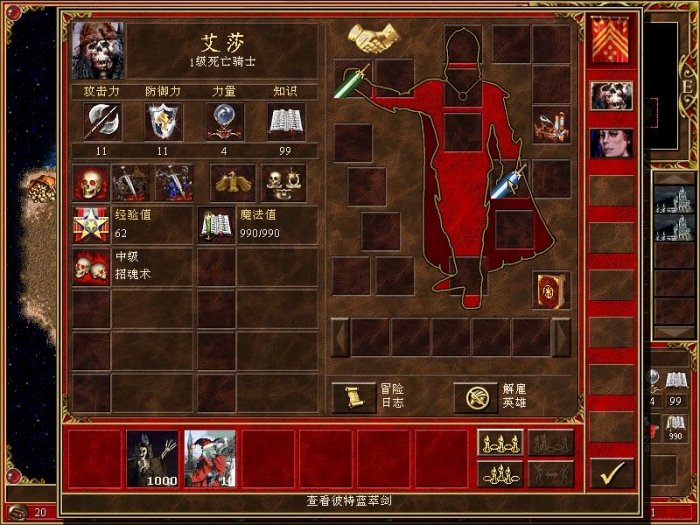View the red skull specialty icon
This screenshot has height=525, width=700.
tap(91, 183)
